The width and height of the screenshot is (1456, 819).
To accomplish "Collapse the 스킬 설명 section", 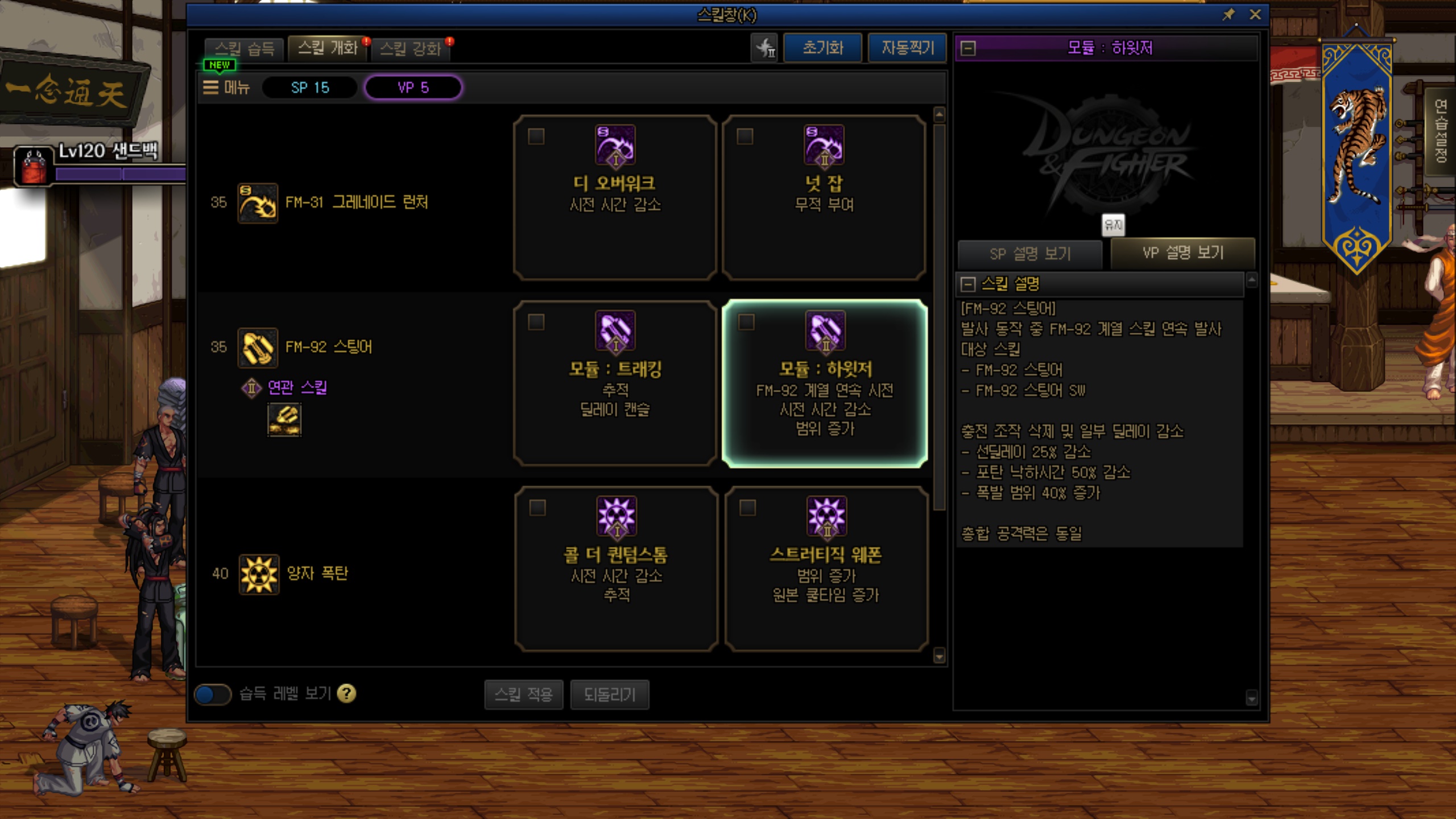I will [967, 284].
